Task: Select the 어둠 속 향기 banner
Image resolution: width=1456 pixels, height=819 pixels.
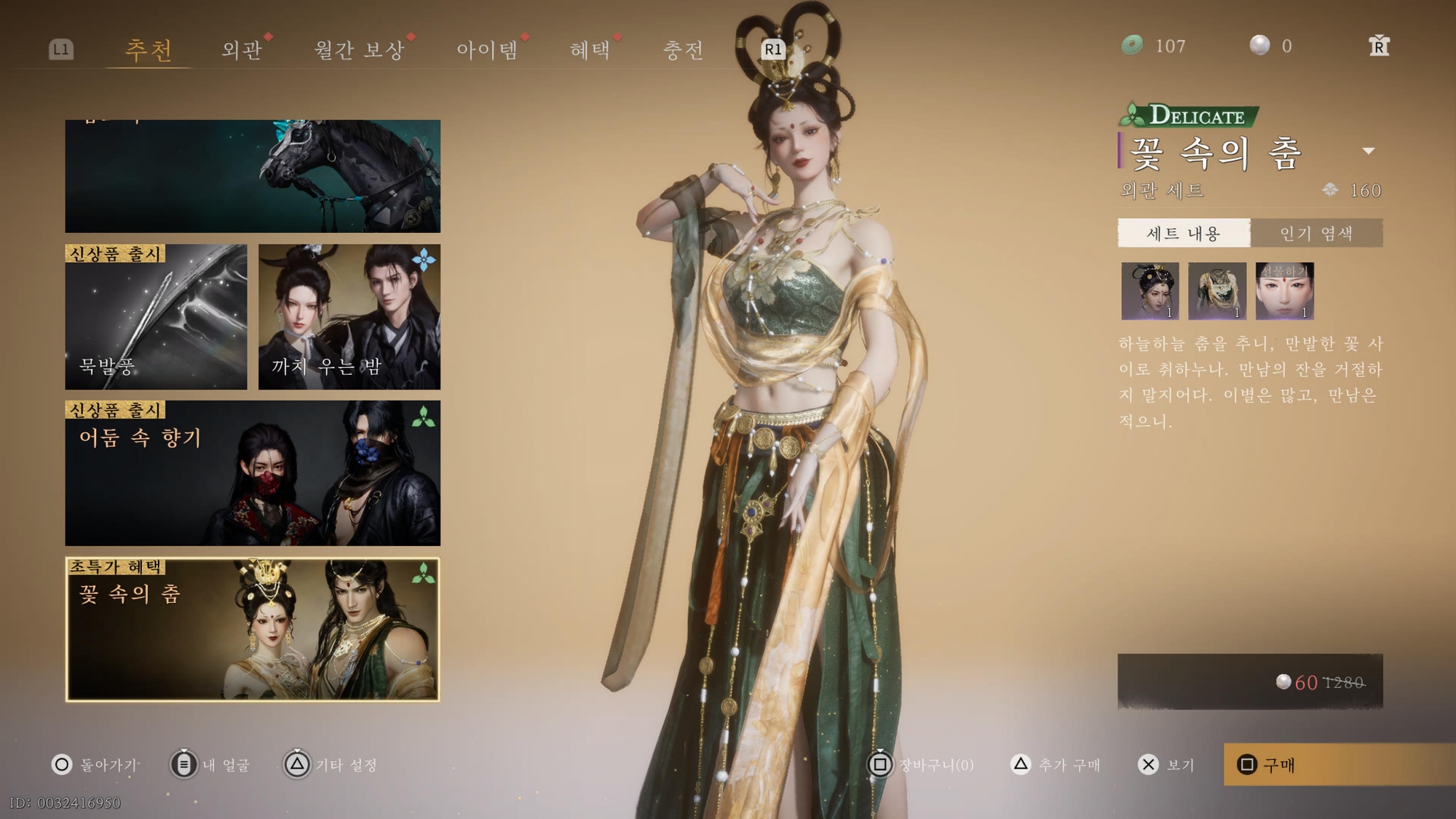Action: (253, 472)
